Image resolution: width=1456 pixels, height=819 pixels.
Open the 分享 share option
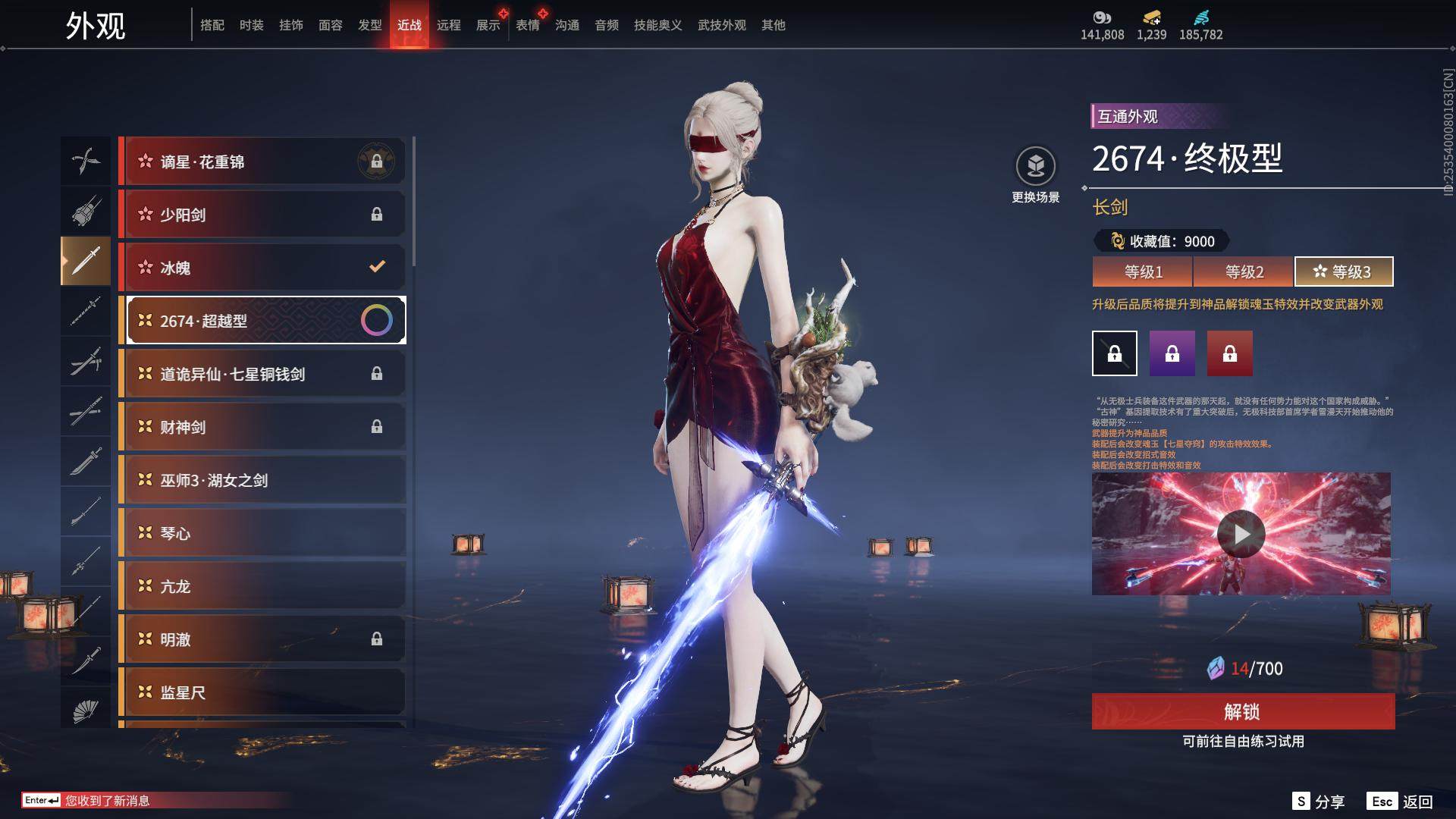point(1319,802)
